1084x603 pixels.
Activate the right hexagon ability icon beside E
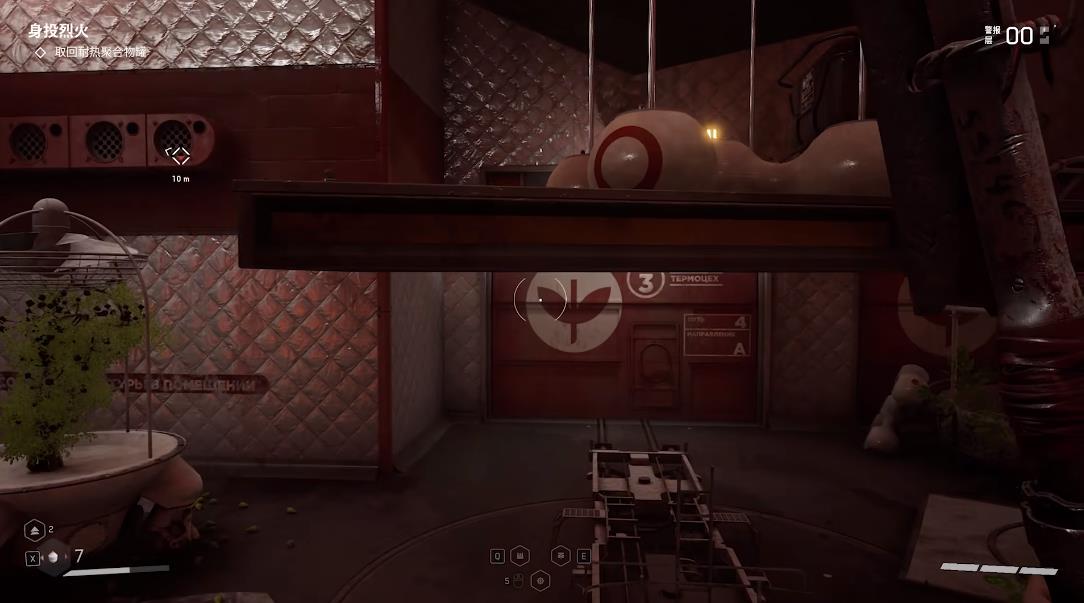point(561,556)
